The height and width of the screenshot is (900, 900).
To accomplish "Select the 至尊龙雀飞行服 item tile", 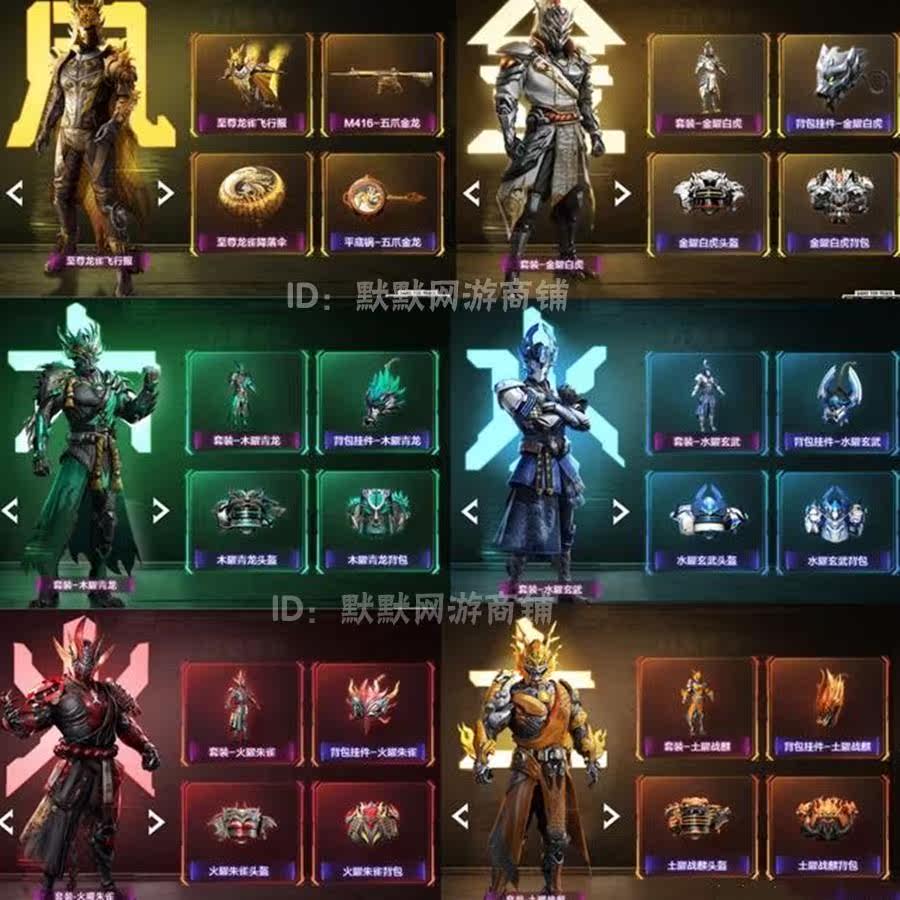I will [x=250, y=85].
